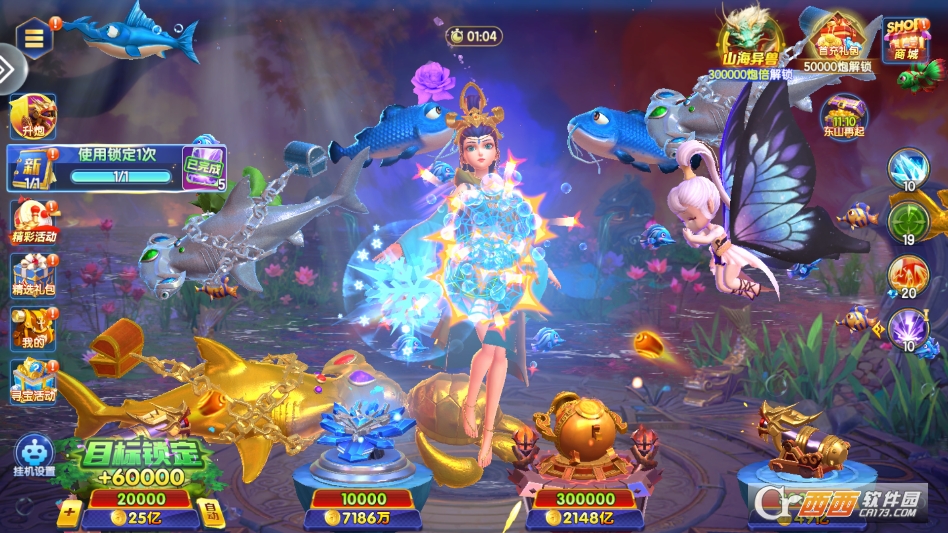948x533 pixels.
Task: Claim the 已完成 quest reward
Action: click(x=203, y=168)
